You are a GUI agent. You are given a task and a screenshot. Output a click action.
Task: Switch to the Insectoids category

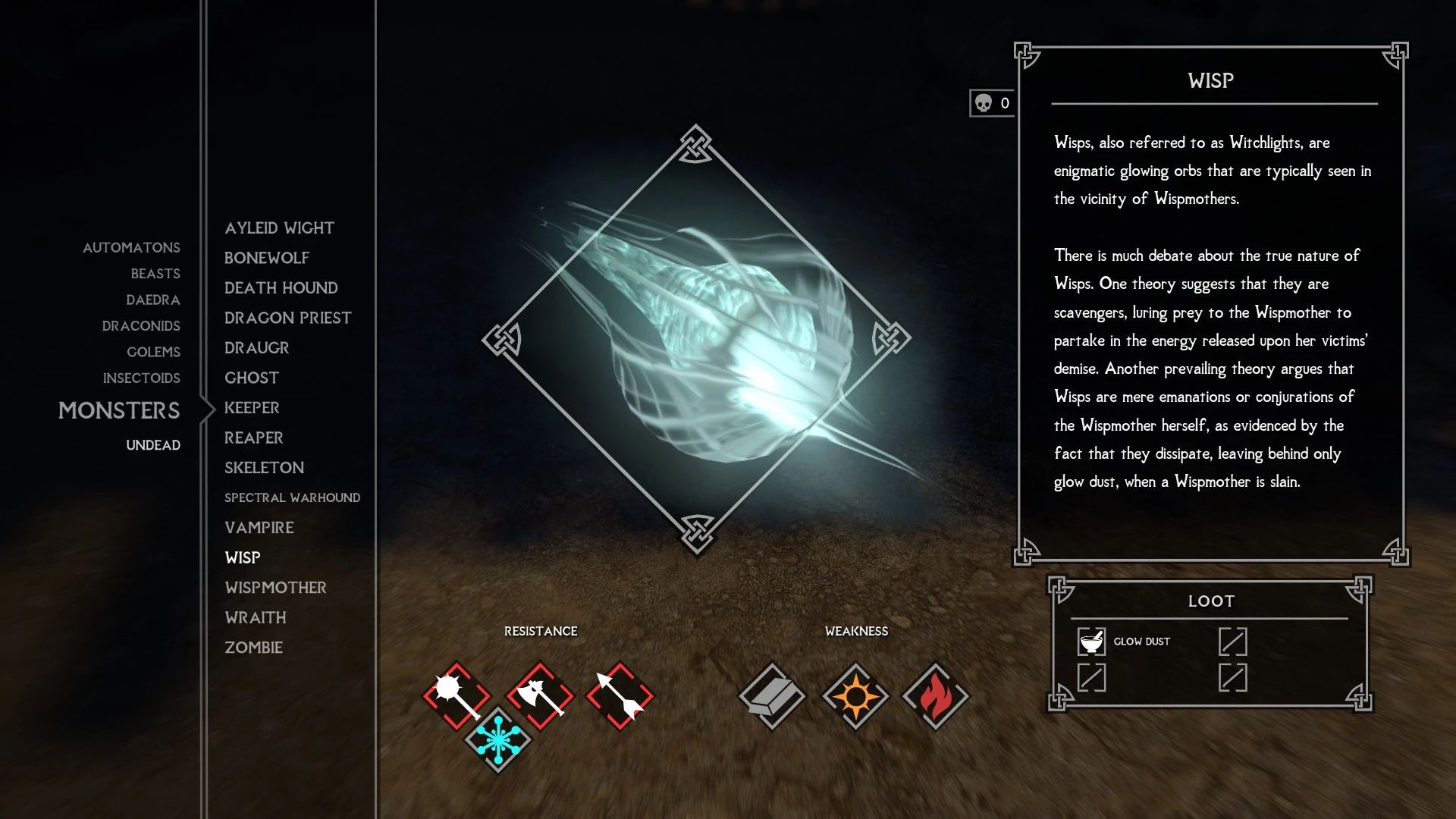click(x=142, y=378)
